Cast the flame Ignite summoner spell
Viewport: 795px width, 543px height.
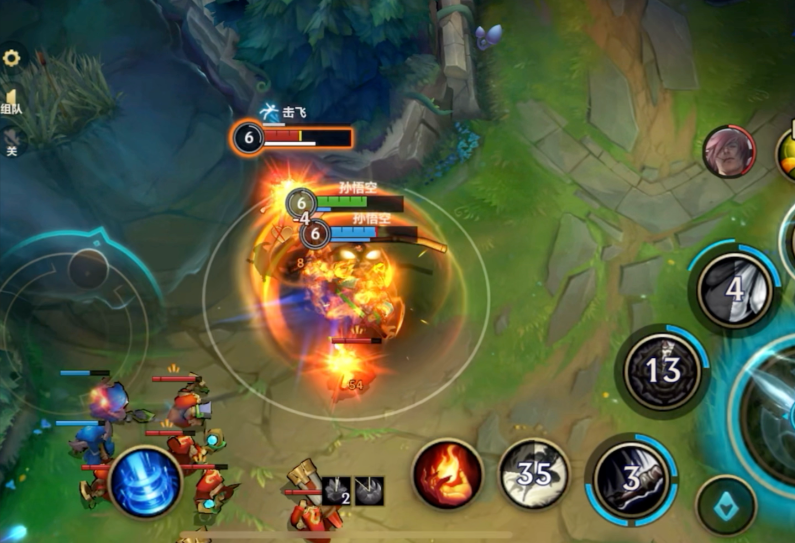tap(448, 474)
